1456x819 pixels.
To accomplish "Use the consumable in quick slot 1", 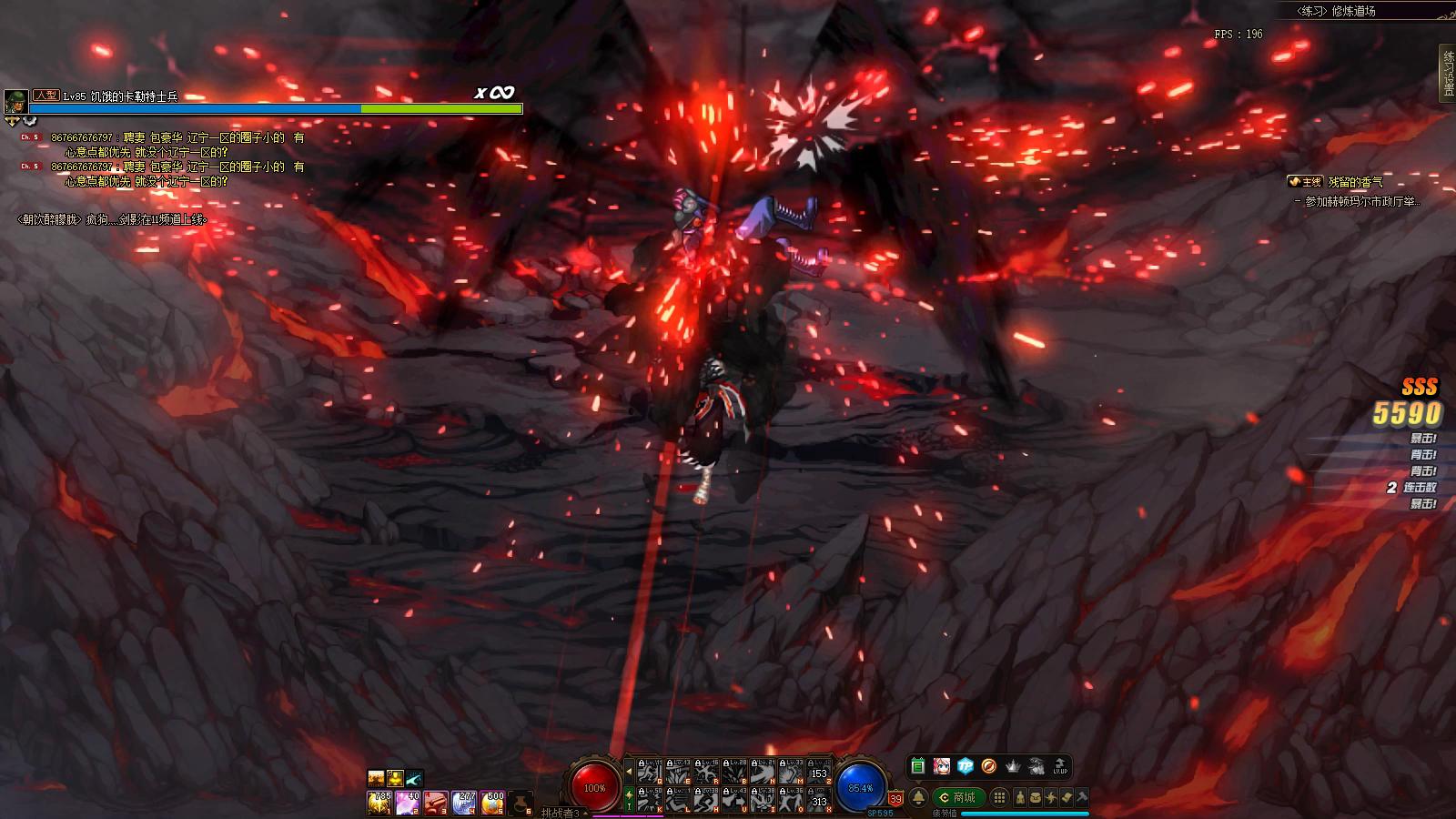I will click(379, 802).
